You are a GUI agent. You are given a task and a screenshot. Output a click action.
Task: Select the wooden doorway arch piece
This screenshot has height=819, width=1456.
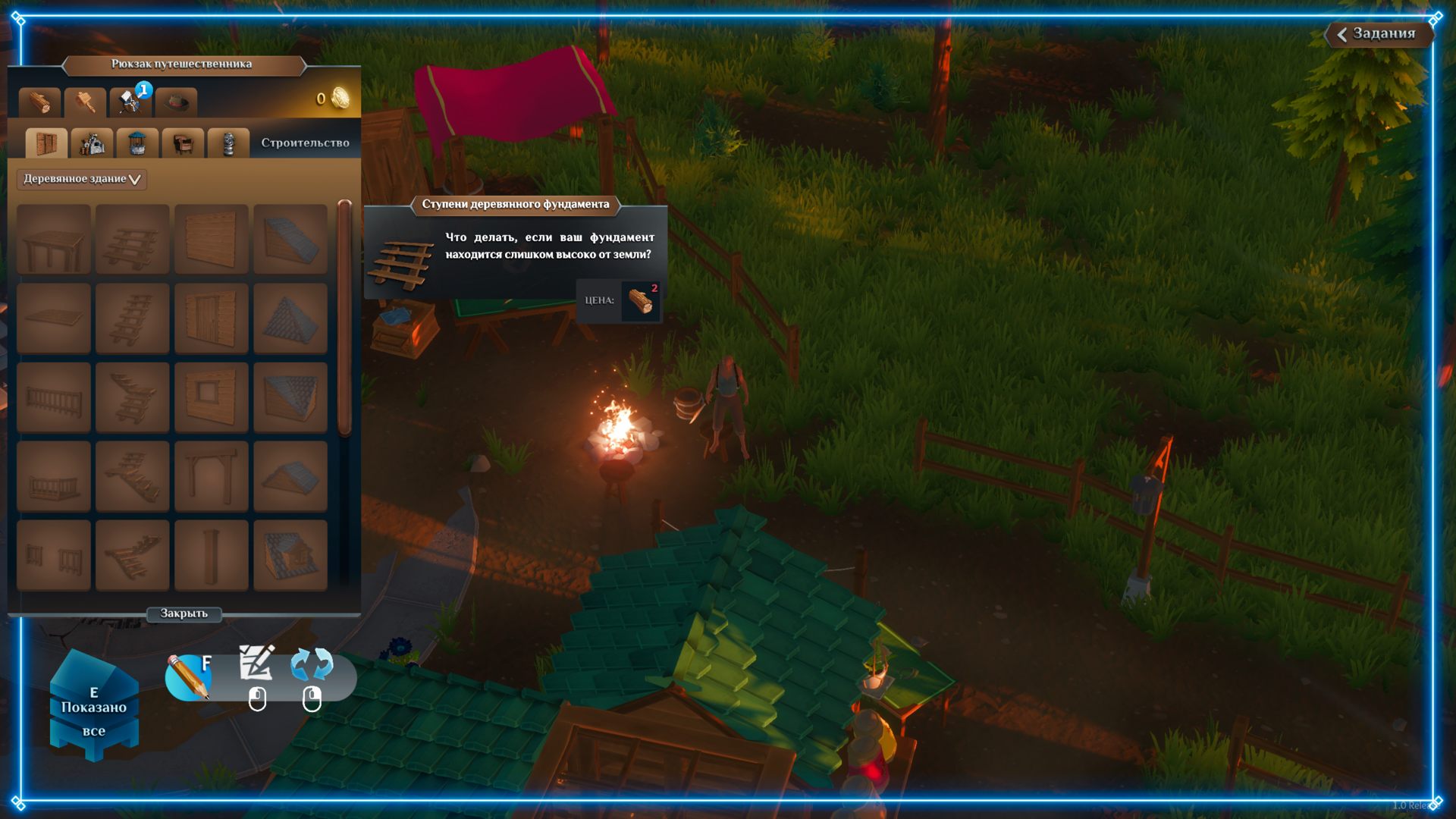211,476
